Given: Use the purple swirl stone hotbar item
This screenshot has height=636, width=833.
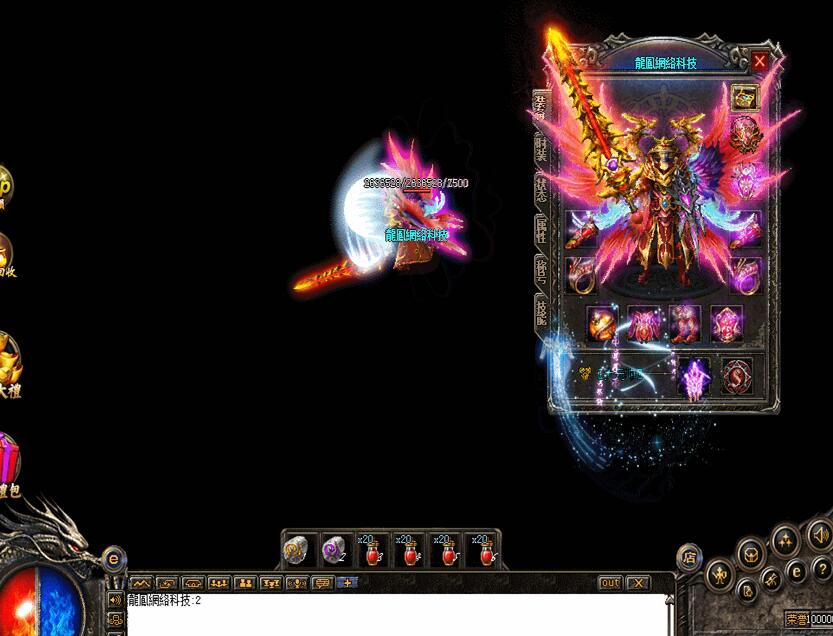Looking at the screenshot, I should point(335,551).
